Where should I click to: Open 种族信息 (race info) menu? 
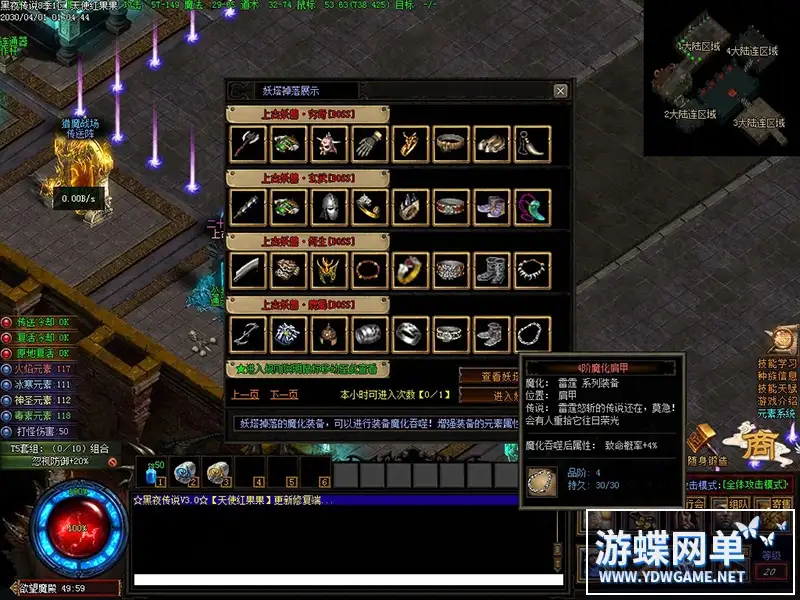777,376
